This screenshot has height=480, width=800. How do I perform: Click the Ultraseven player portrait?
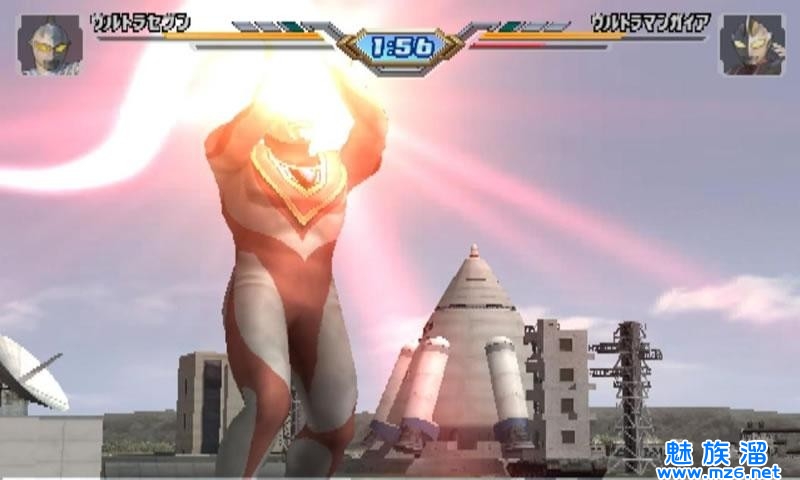[x=50, y=44]
